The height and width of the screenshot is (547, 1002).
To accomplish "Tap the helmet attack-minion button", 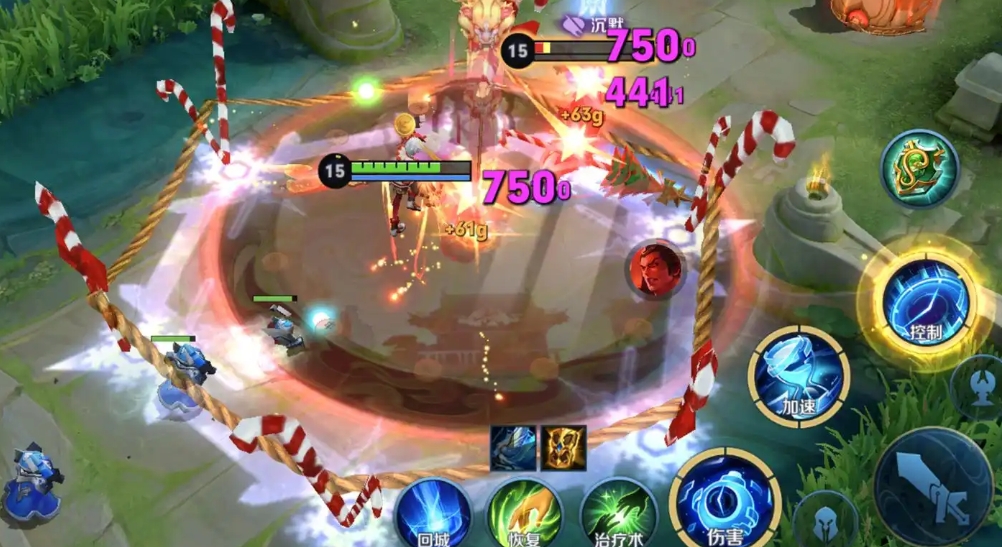I will coord(826,519).
